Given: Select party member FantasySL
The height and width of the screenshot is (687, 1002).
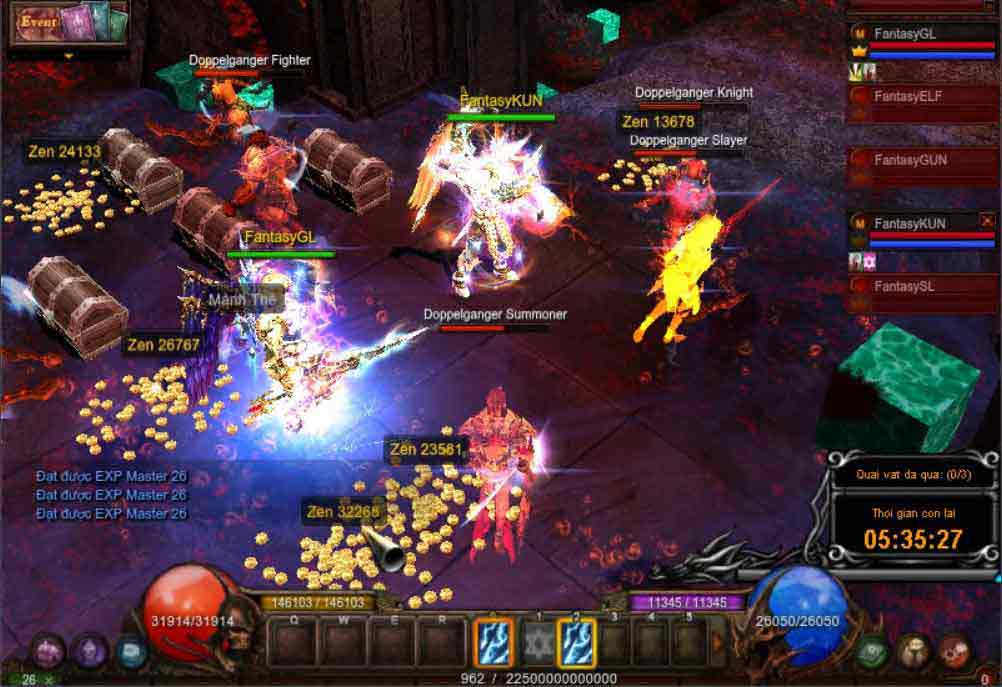Looking at the screenshot, I should pyautogui.click(x=904, y=286).
